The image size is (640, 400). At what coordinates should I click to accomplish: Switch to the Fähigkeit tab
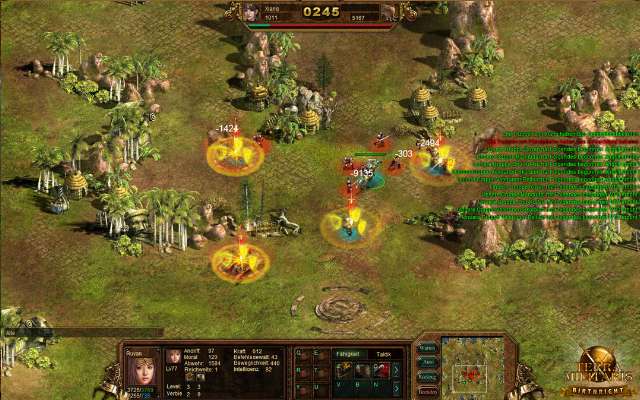[x=347, y=353]
